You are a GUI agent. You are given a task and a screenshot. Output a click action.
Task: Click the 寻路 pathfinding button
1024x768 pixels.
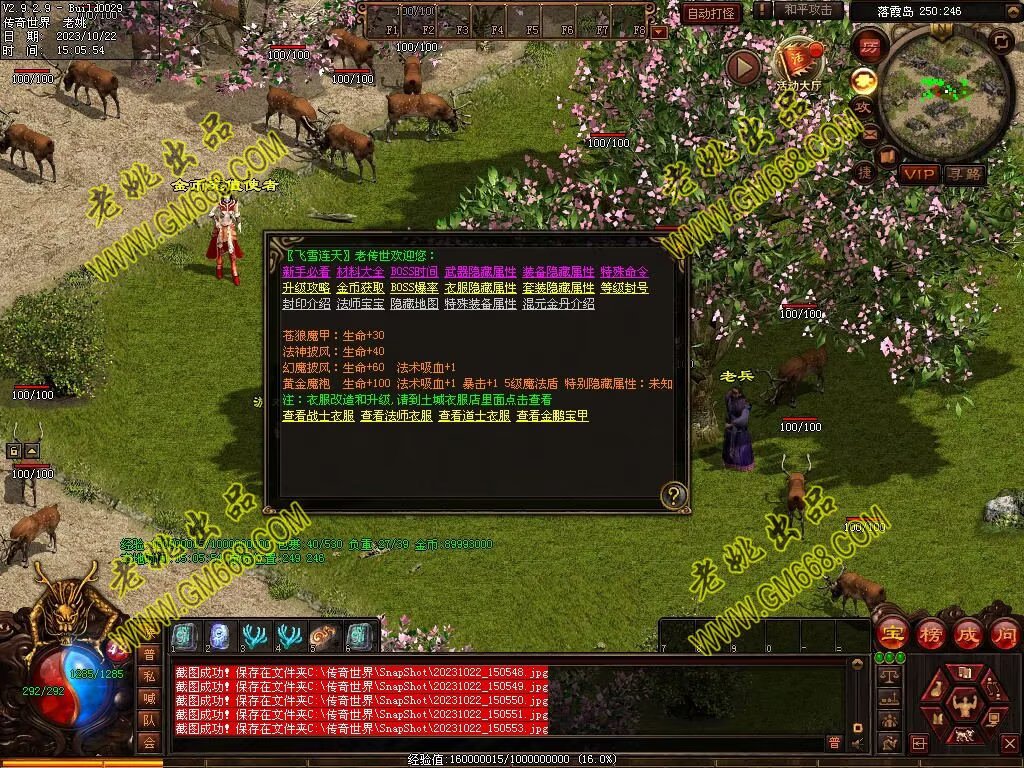pos(964,174)
